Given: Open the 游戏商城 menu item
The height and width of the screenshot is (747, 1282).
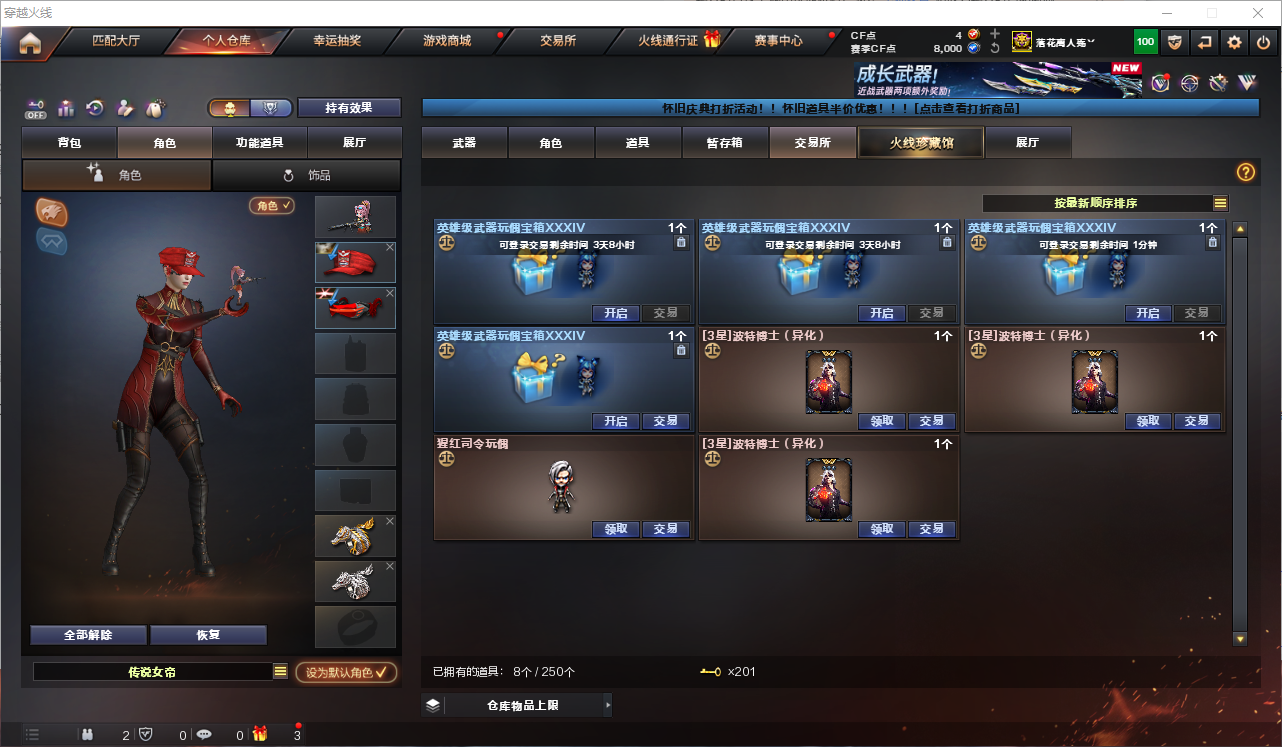Looking at the screenshot, I should pyautogui.click(x=446, y=42).
